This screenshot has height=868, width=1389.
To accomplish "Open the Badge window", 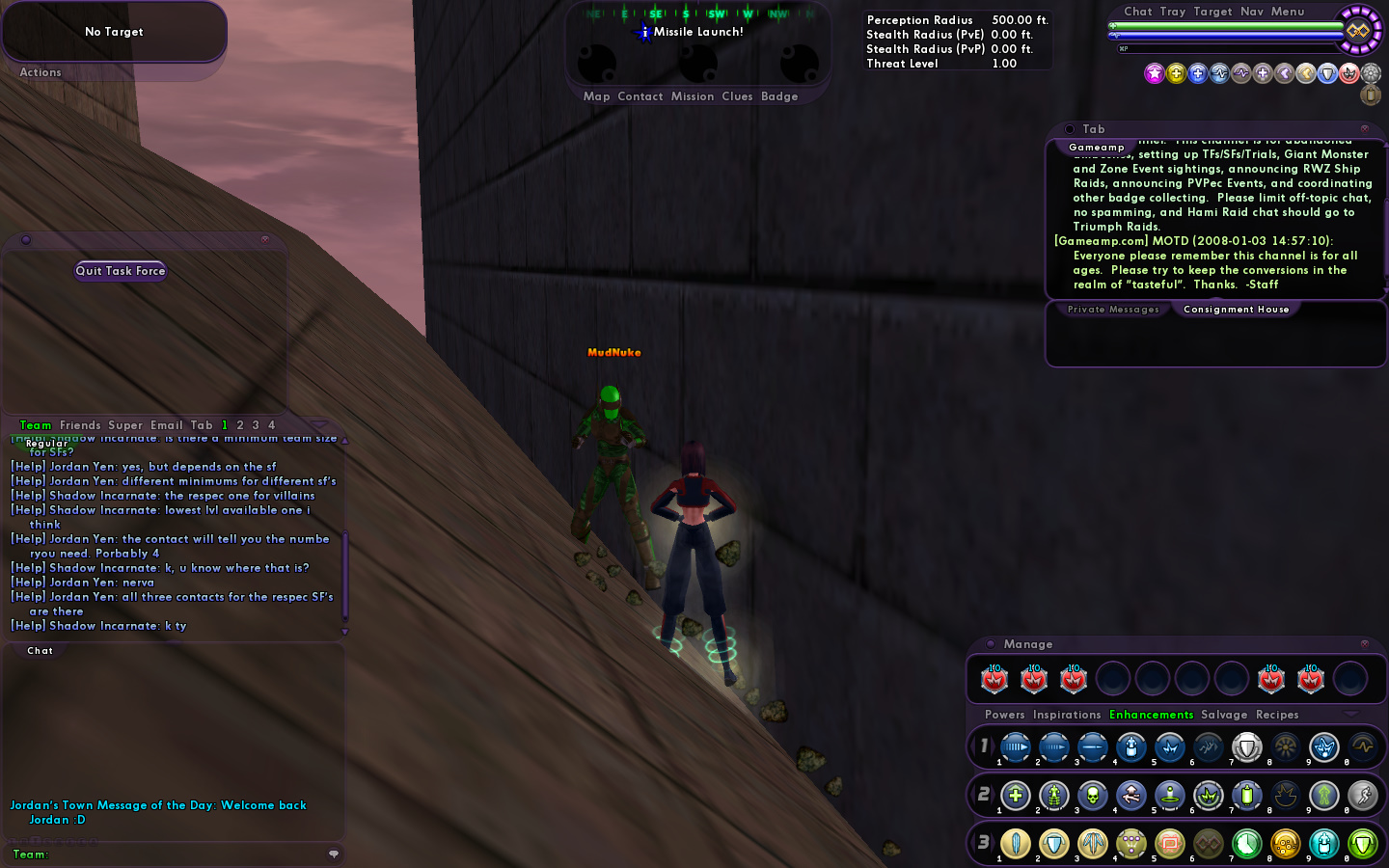I will click(779, 96).
